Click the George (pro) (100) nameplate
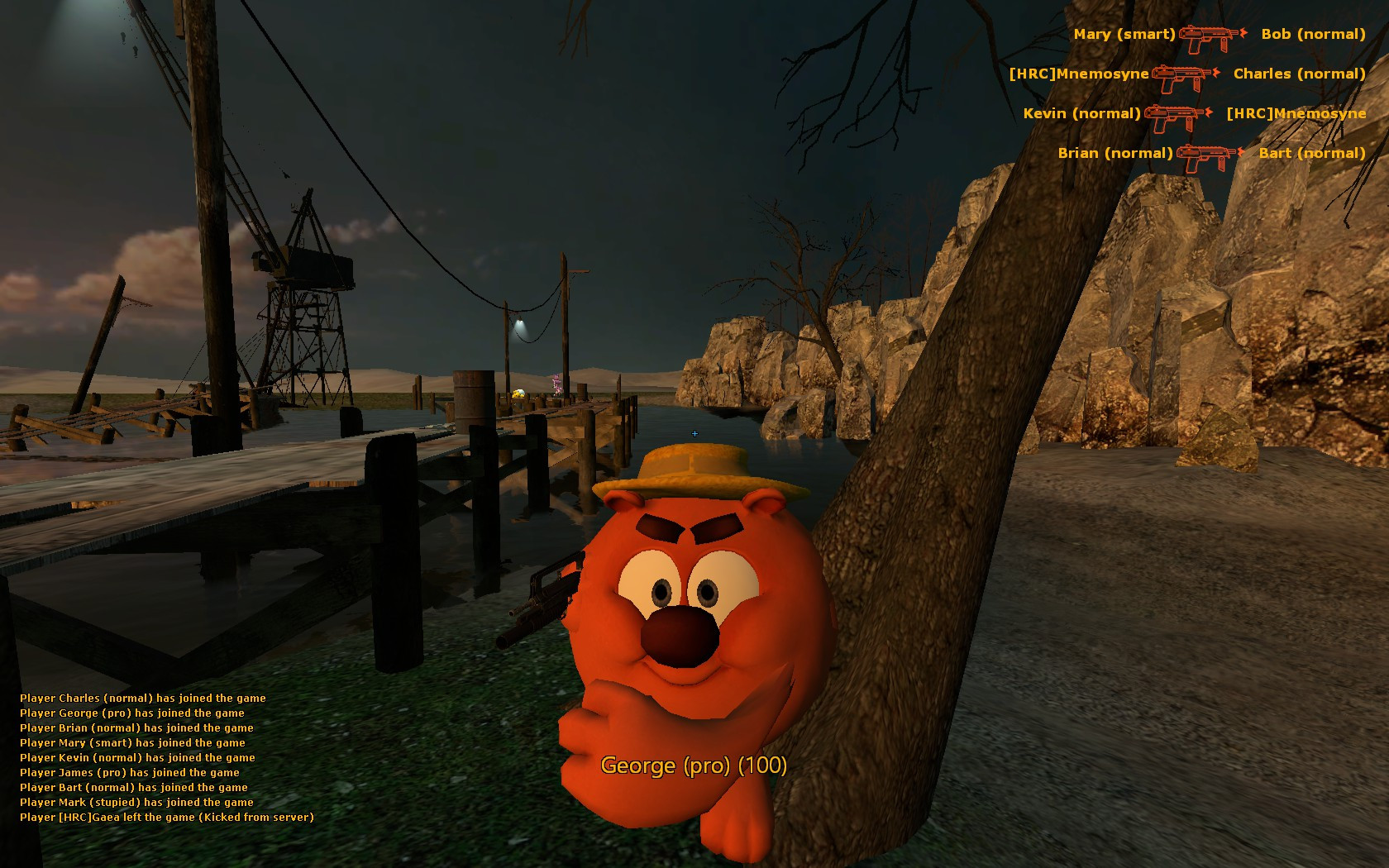Screen dimensions: 1389x868 694,766
